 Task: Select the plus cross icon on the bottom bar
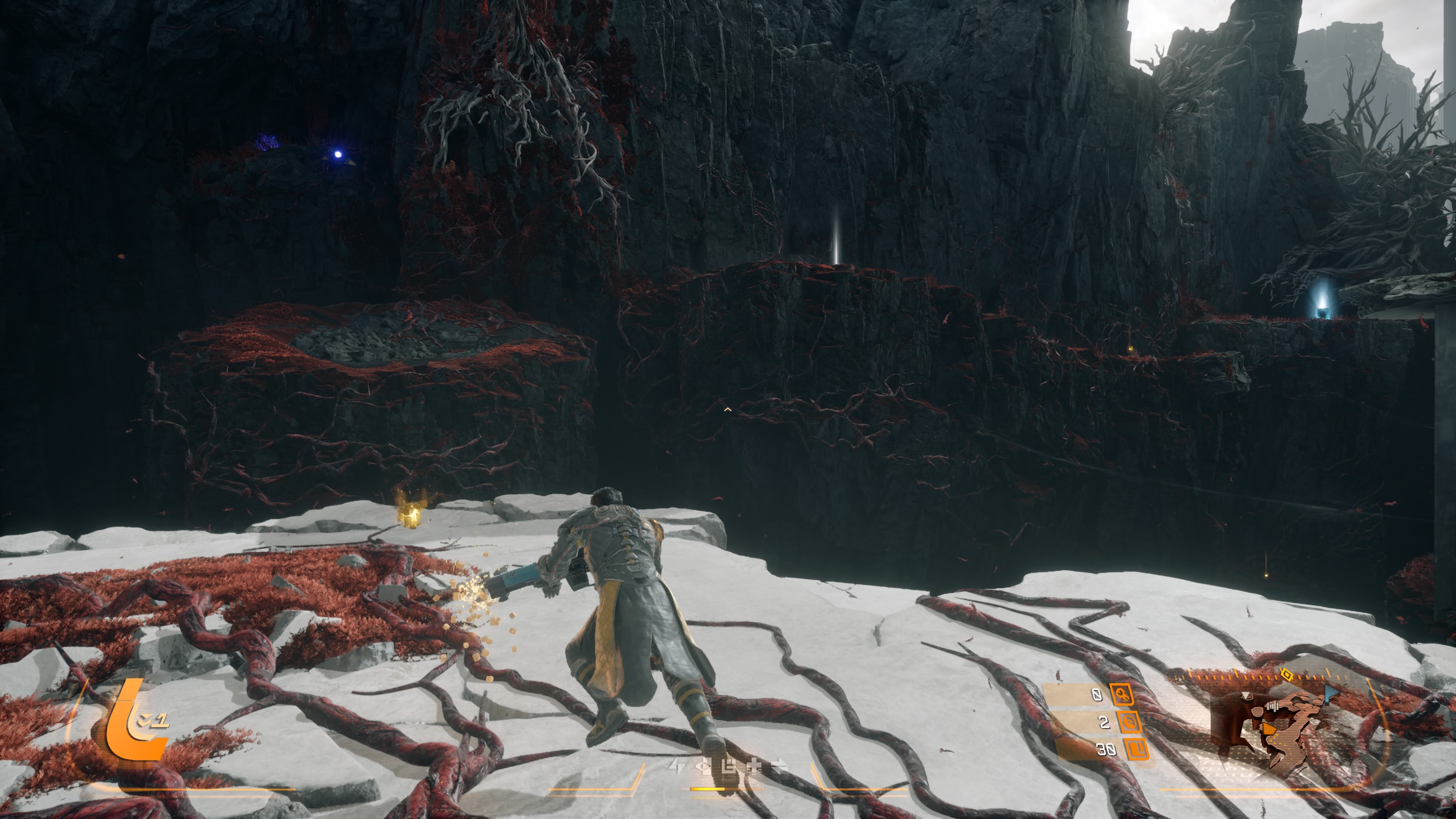[754, 766]
